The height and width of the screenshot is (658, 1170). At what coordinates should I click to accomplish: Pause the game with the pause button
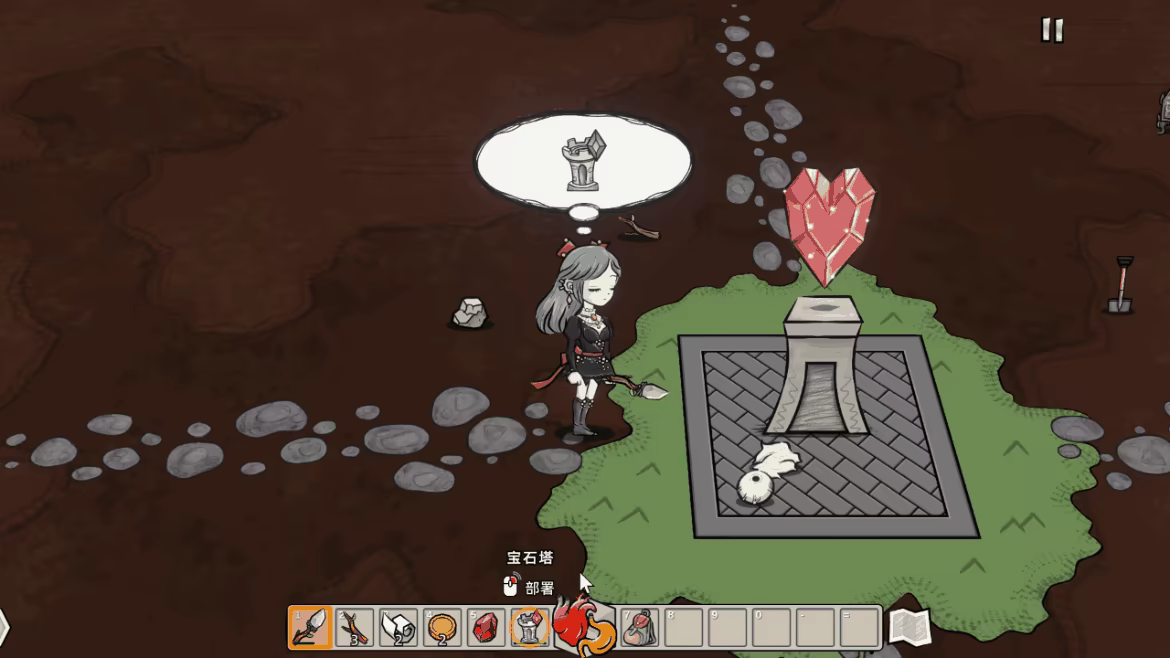coord(1051,30)
